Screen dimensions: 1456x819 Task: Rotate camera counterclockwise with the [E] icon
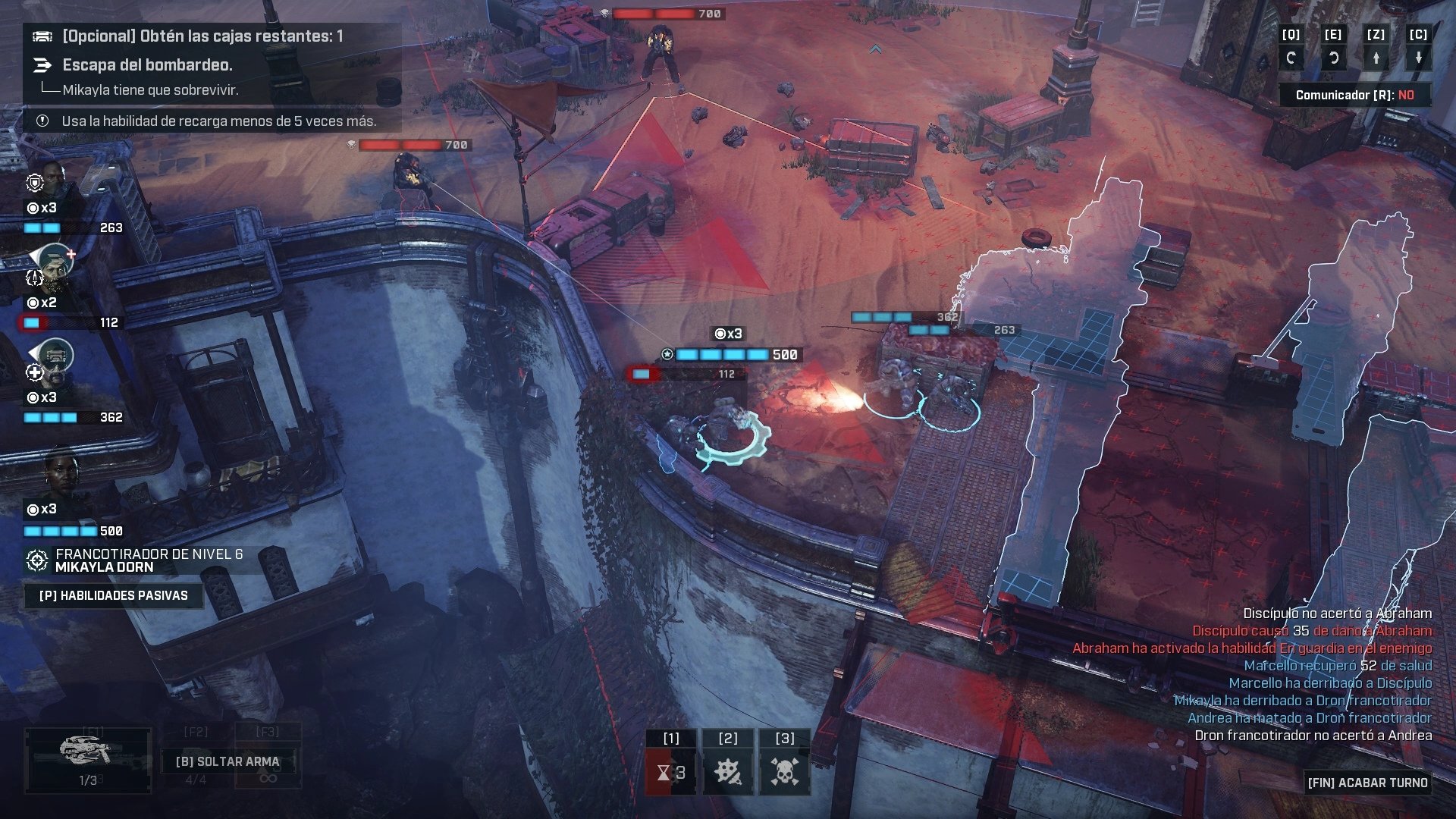(x=1334, y=57)
